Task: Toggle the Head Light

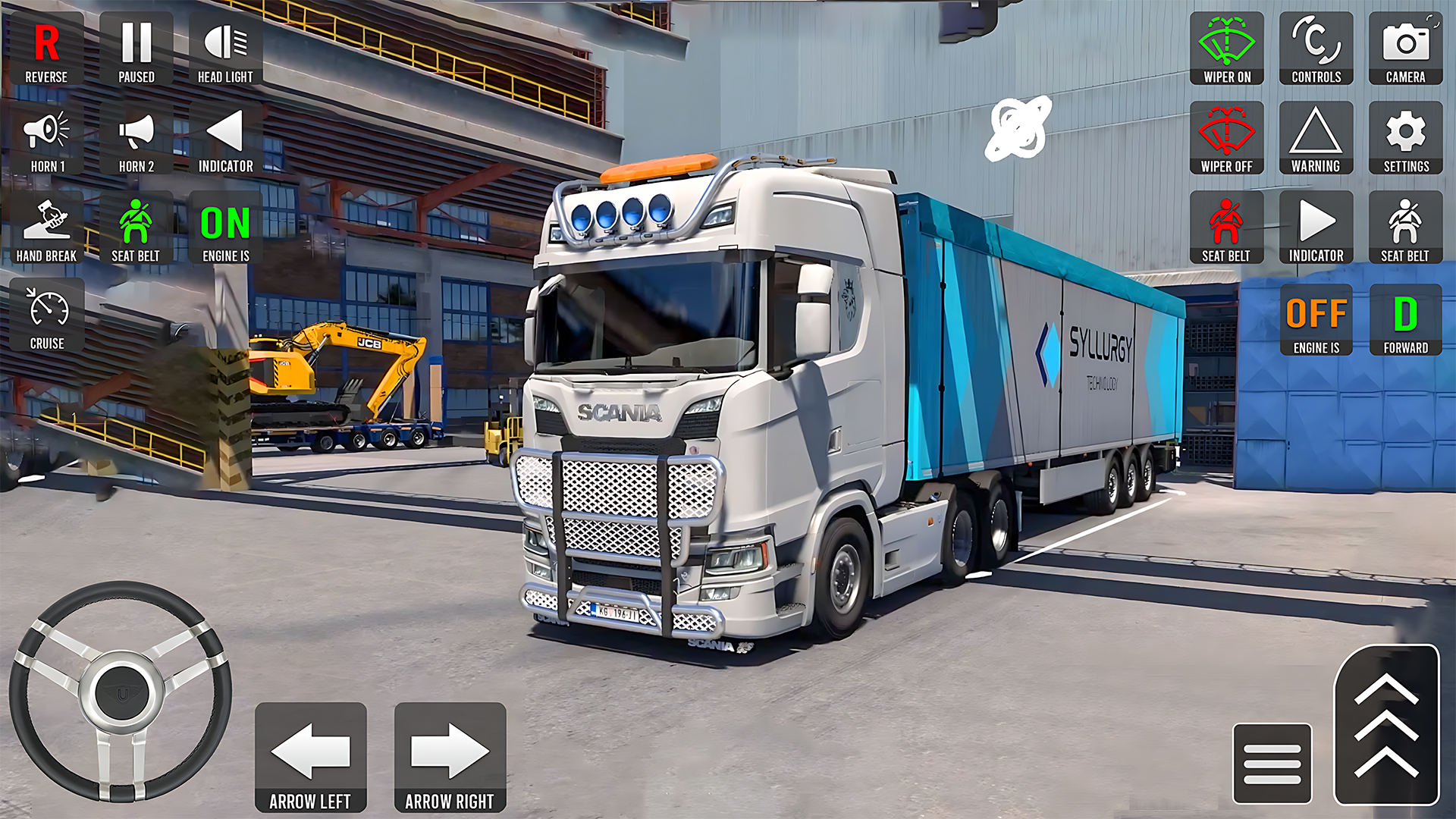Action: coord(225,45)
